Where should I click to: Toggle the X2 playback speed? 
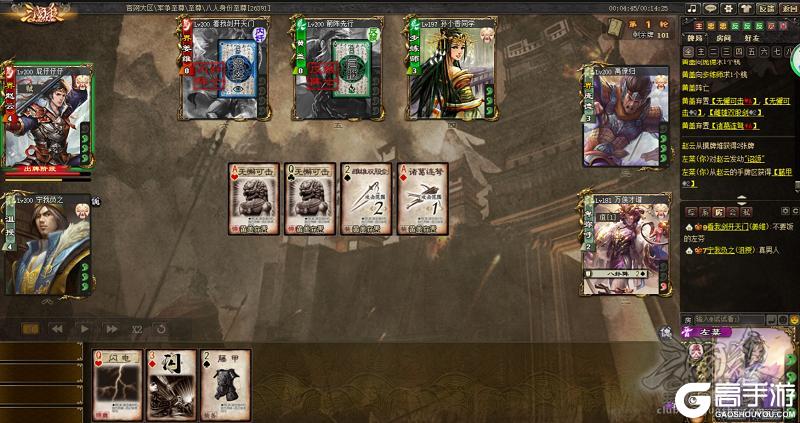136,328
